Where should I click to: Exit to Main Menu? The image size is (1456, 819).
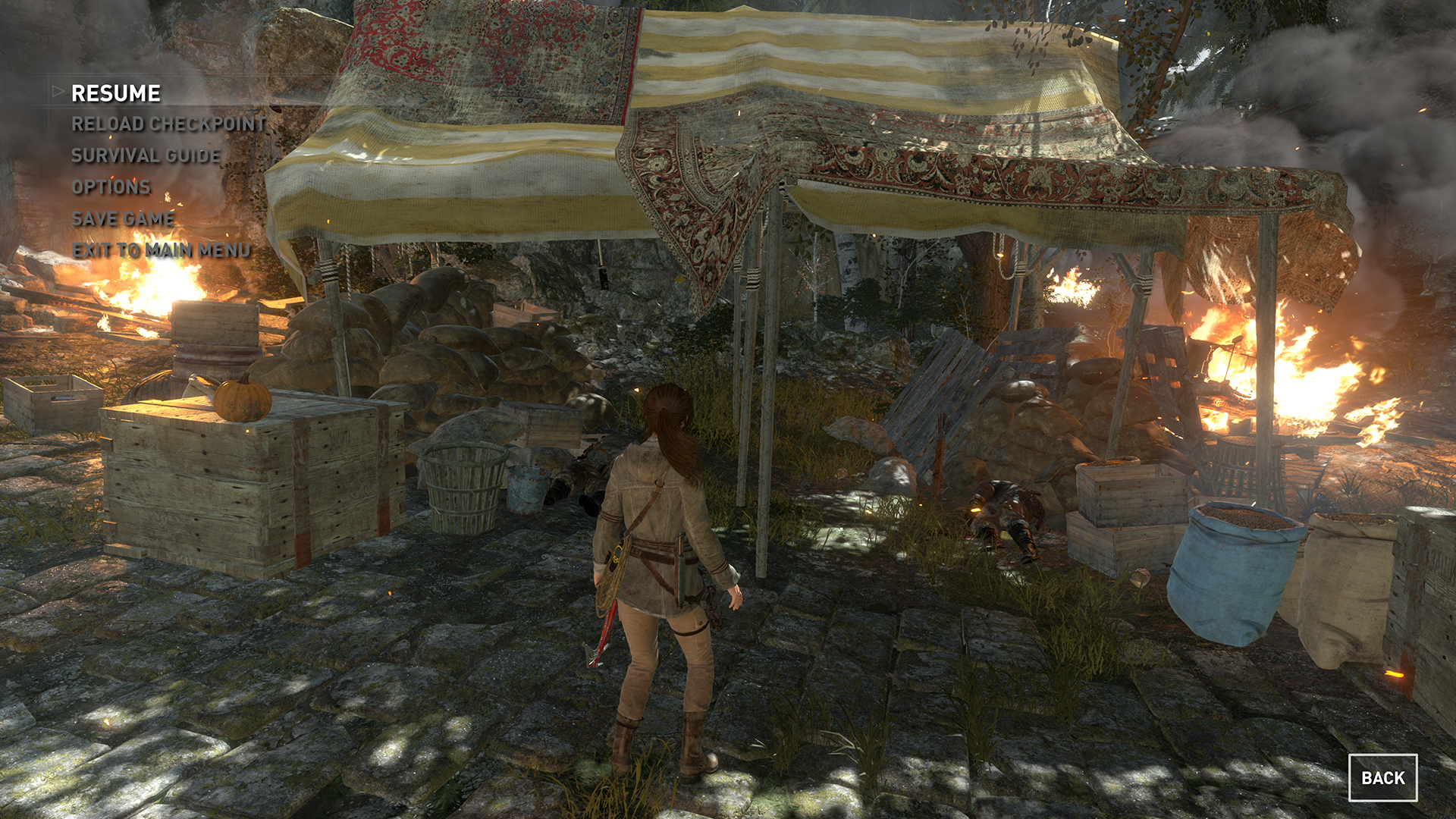coord(161,250)
